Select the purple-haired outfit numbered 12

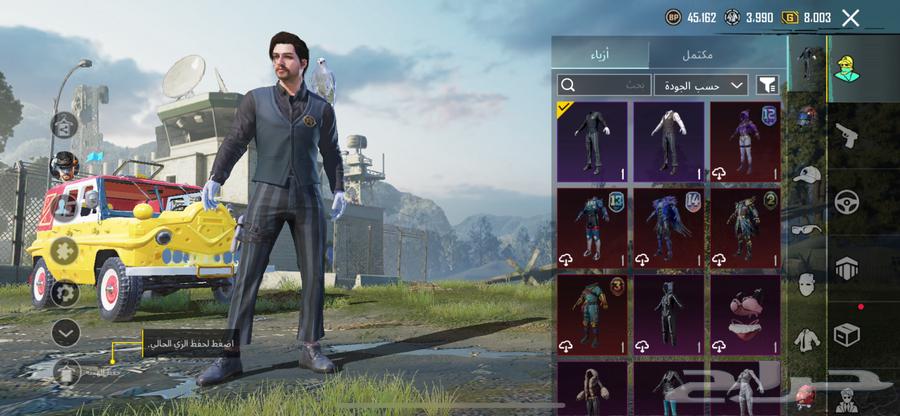tap(745, 141)
